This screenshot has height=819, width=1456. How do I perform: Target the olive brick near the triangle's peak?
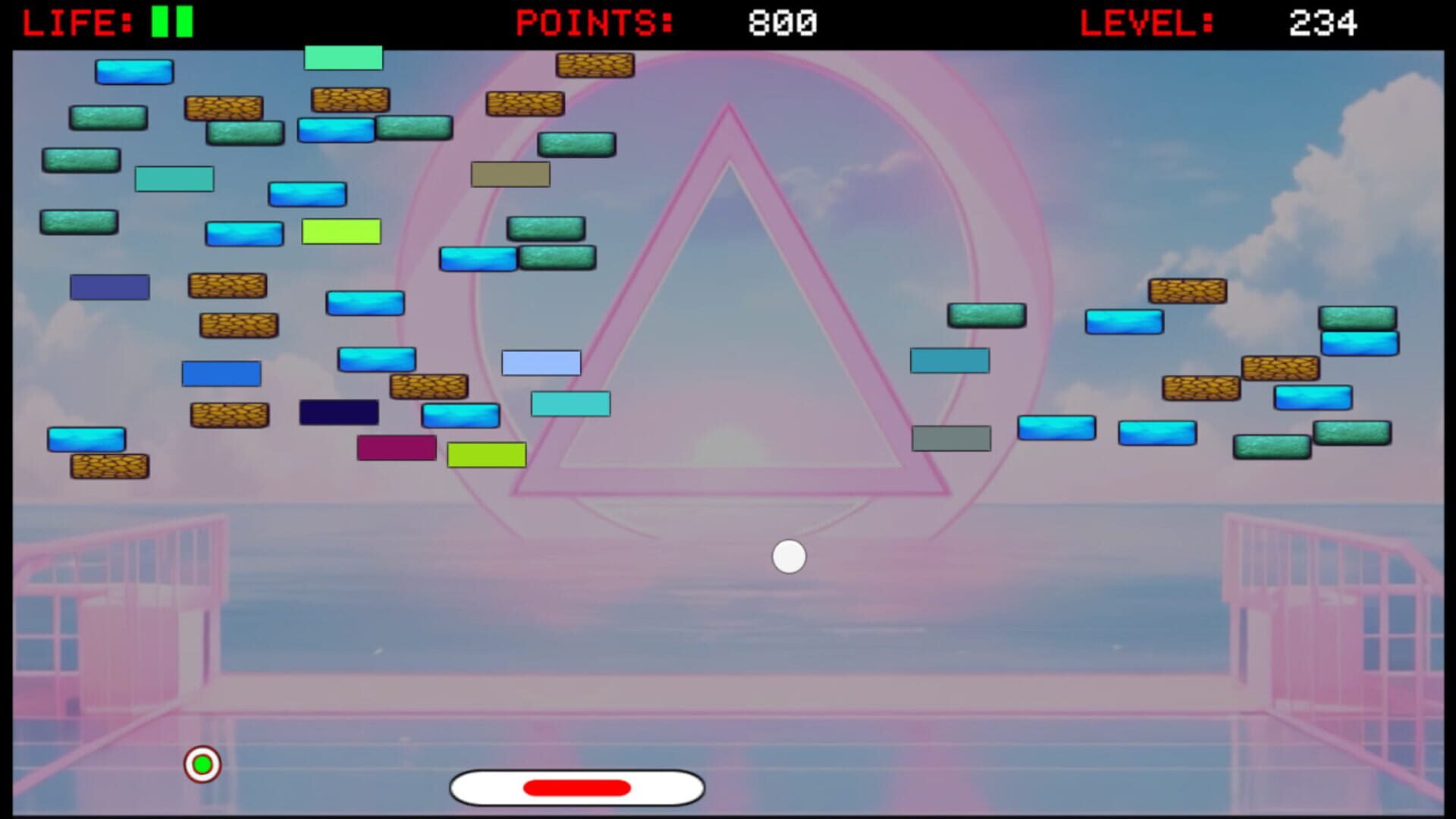(509, 174)
